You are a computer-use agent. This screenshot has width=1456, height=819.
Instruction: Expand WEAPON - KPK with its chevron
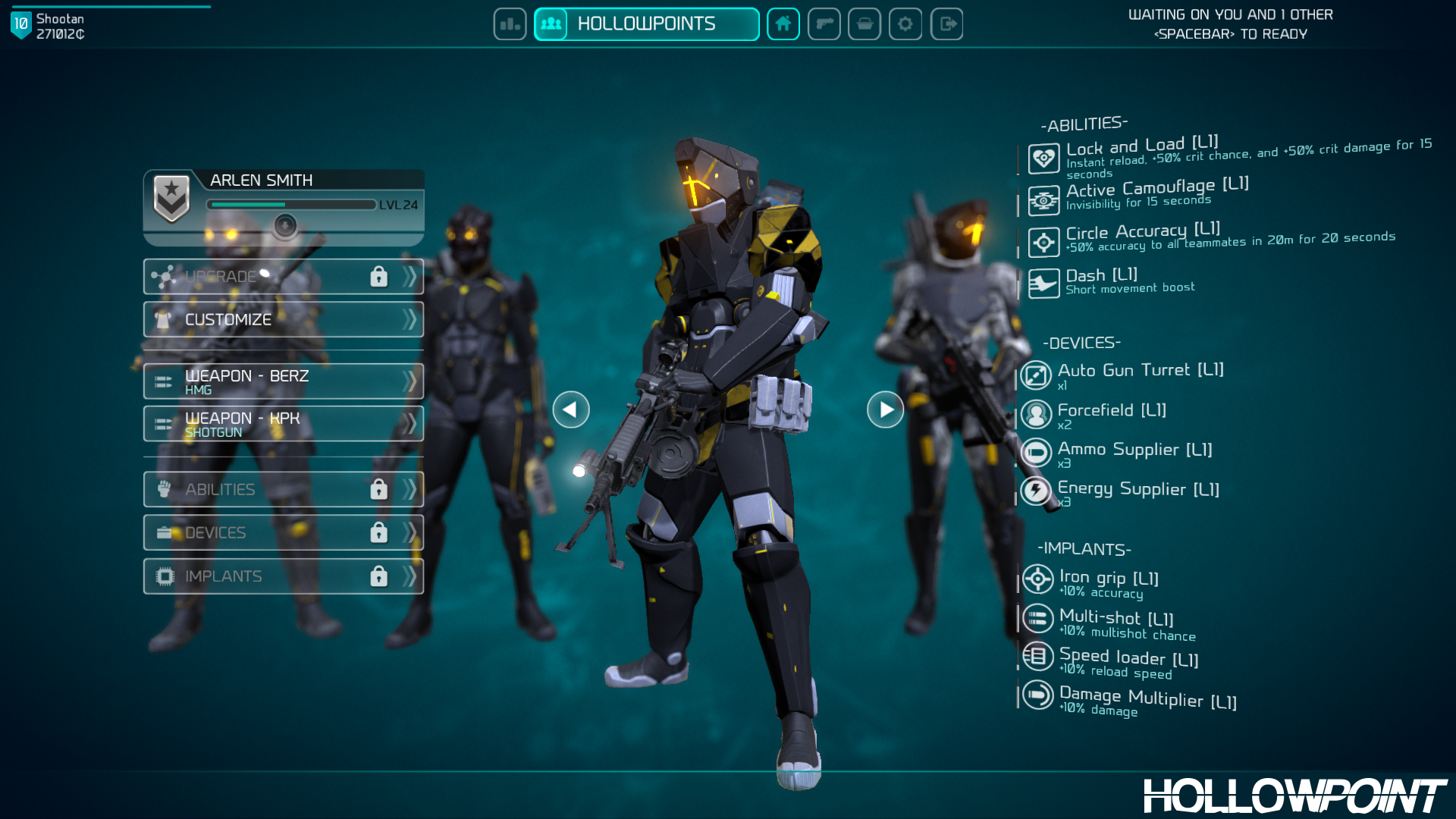[x=410, y=423]
